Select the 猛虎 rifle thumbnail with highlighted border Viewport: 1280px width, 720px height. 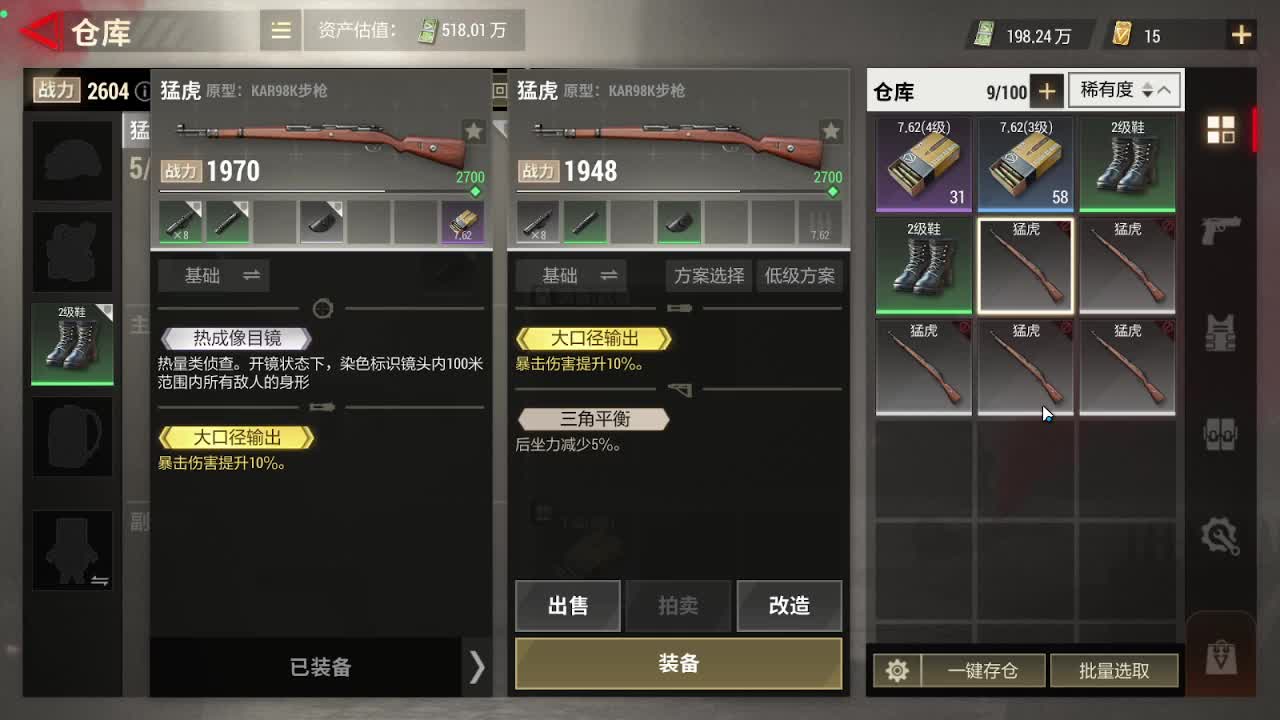click(1026, 264)
